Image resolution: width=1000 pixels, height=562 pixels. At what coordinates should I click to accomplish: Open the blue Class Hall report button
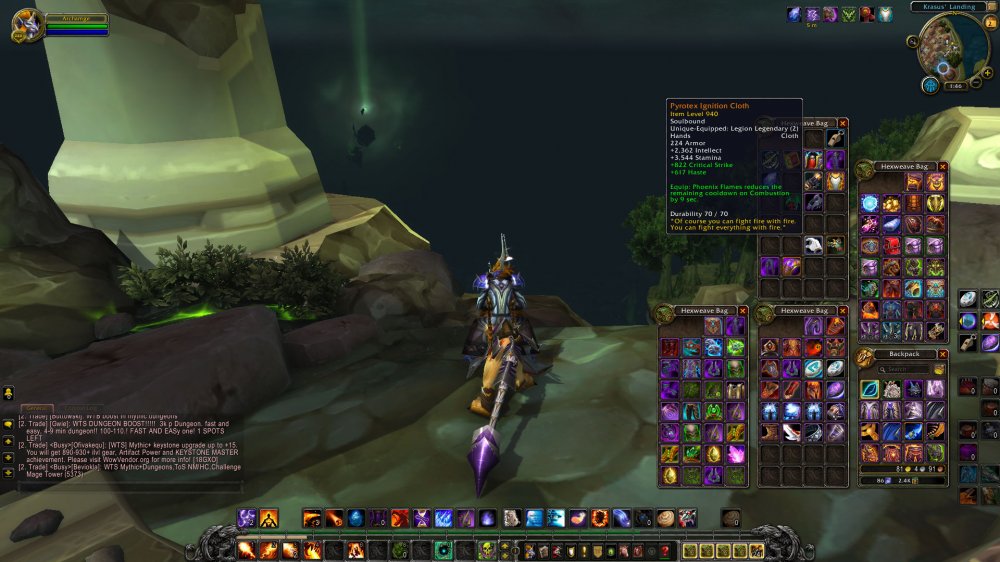[x=930, y=85]
